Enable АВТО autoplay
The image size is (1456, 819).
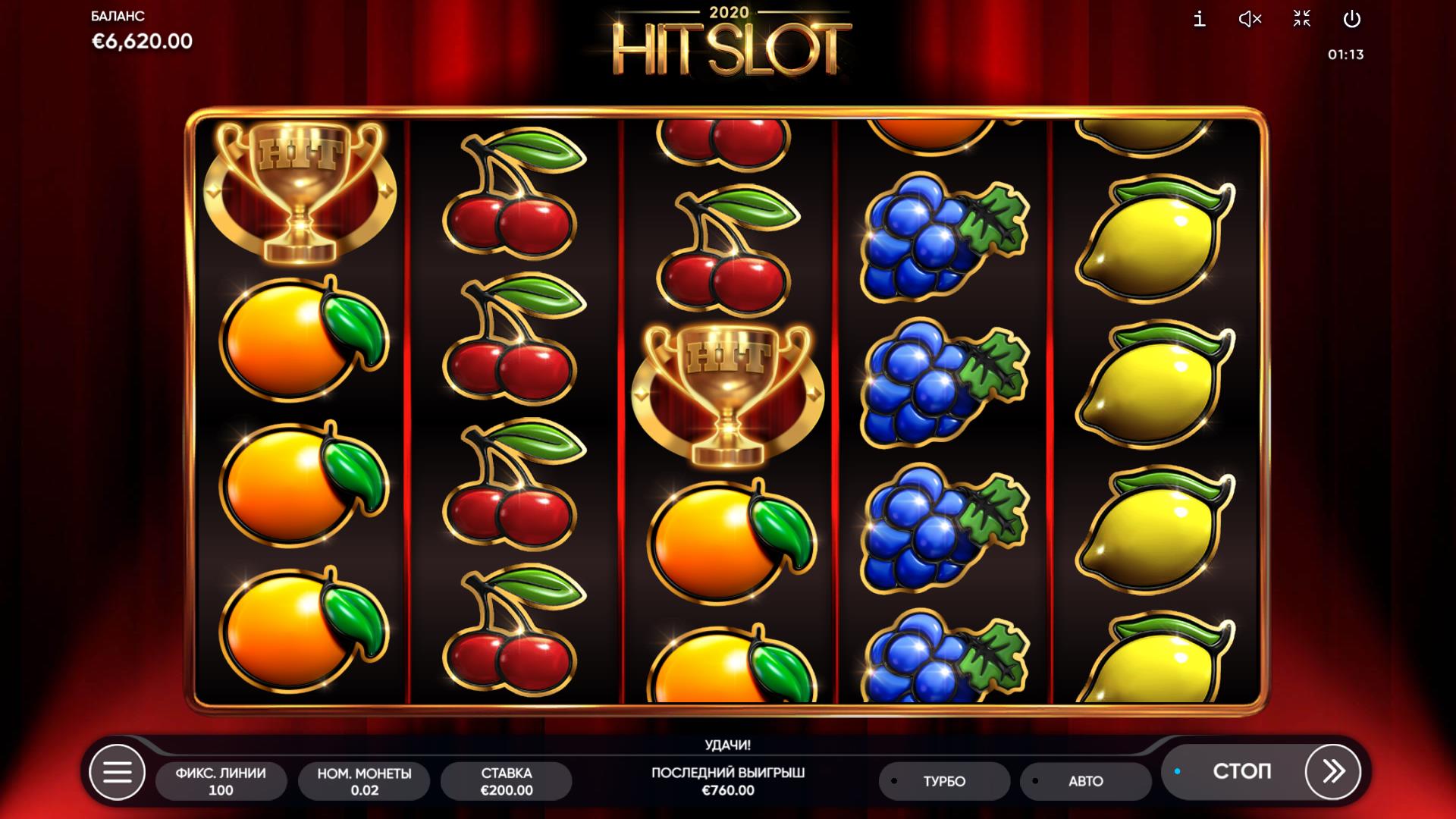point(1085,781)
